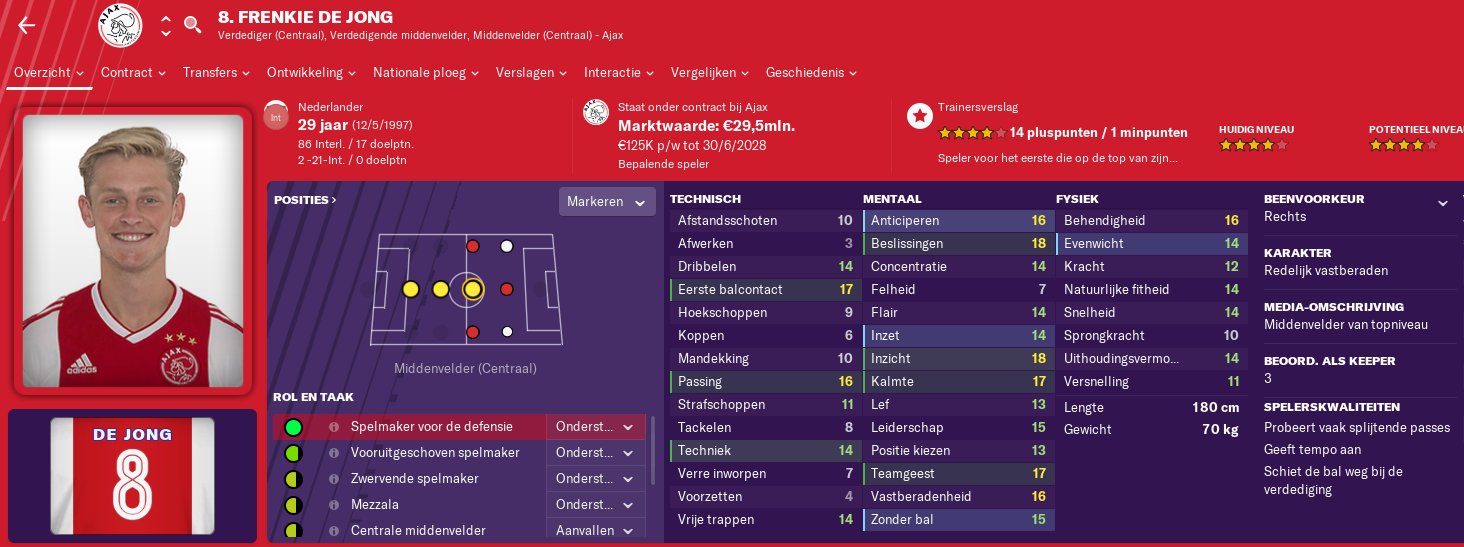Show the Nationale ploeg menu

(425, 73)
